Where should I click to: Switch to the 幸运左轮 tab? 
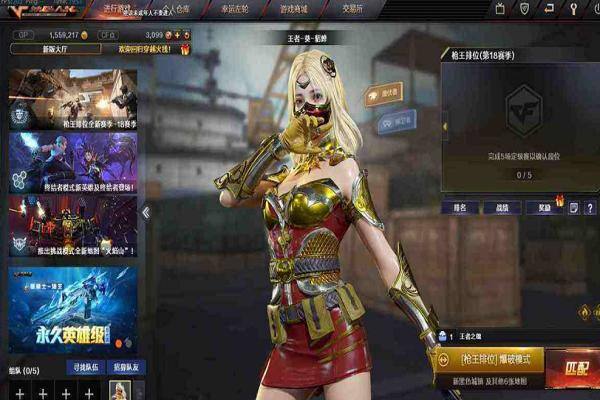229,9
